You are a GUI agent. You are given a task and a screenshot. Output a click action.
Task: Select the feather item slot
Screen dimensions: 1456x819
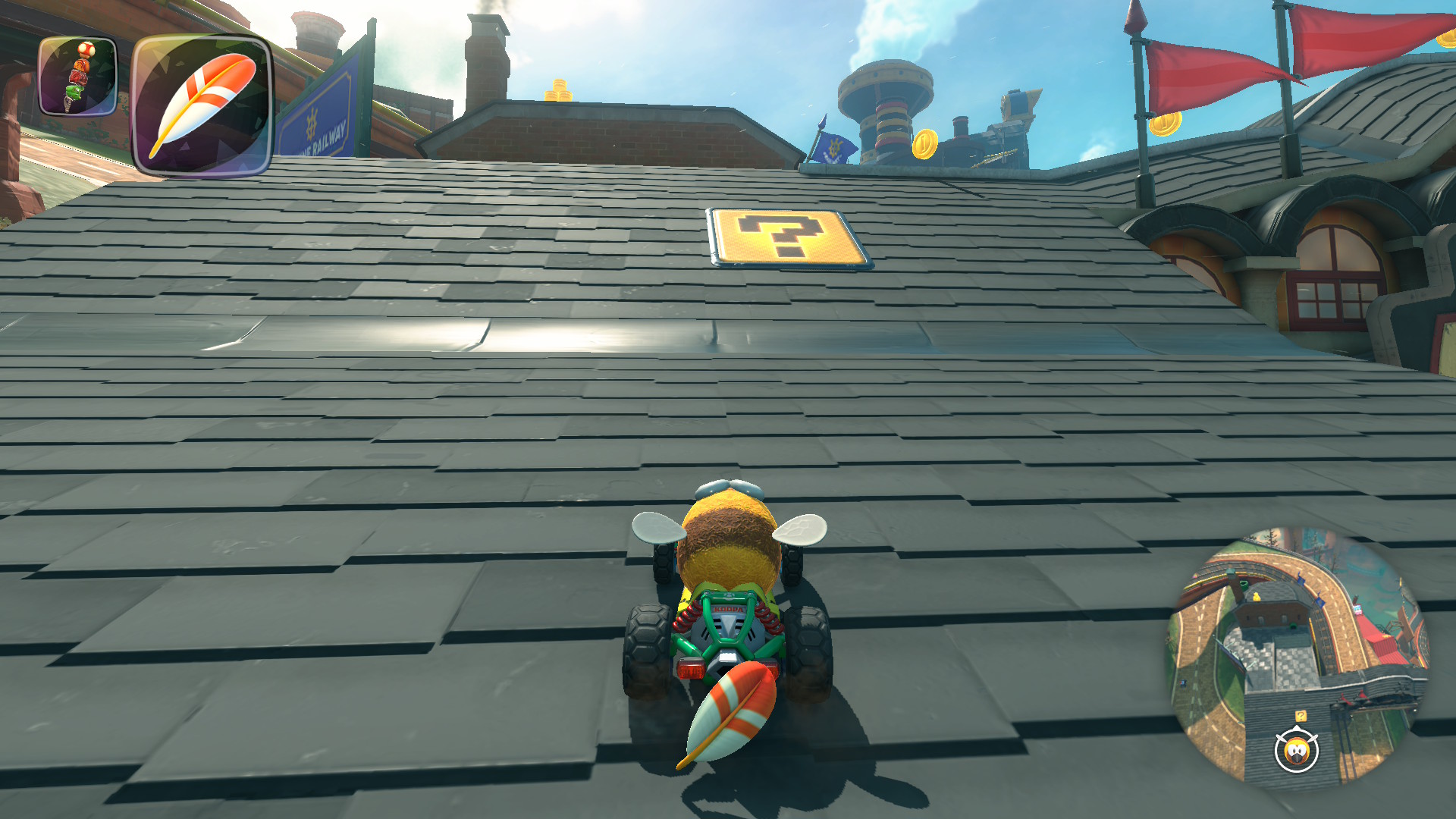tap(202, 105)
